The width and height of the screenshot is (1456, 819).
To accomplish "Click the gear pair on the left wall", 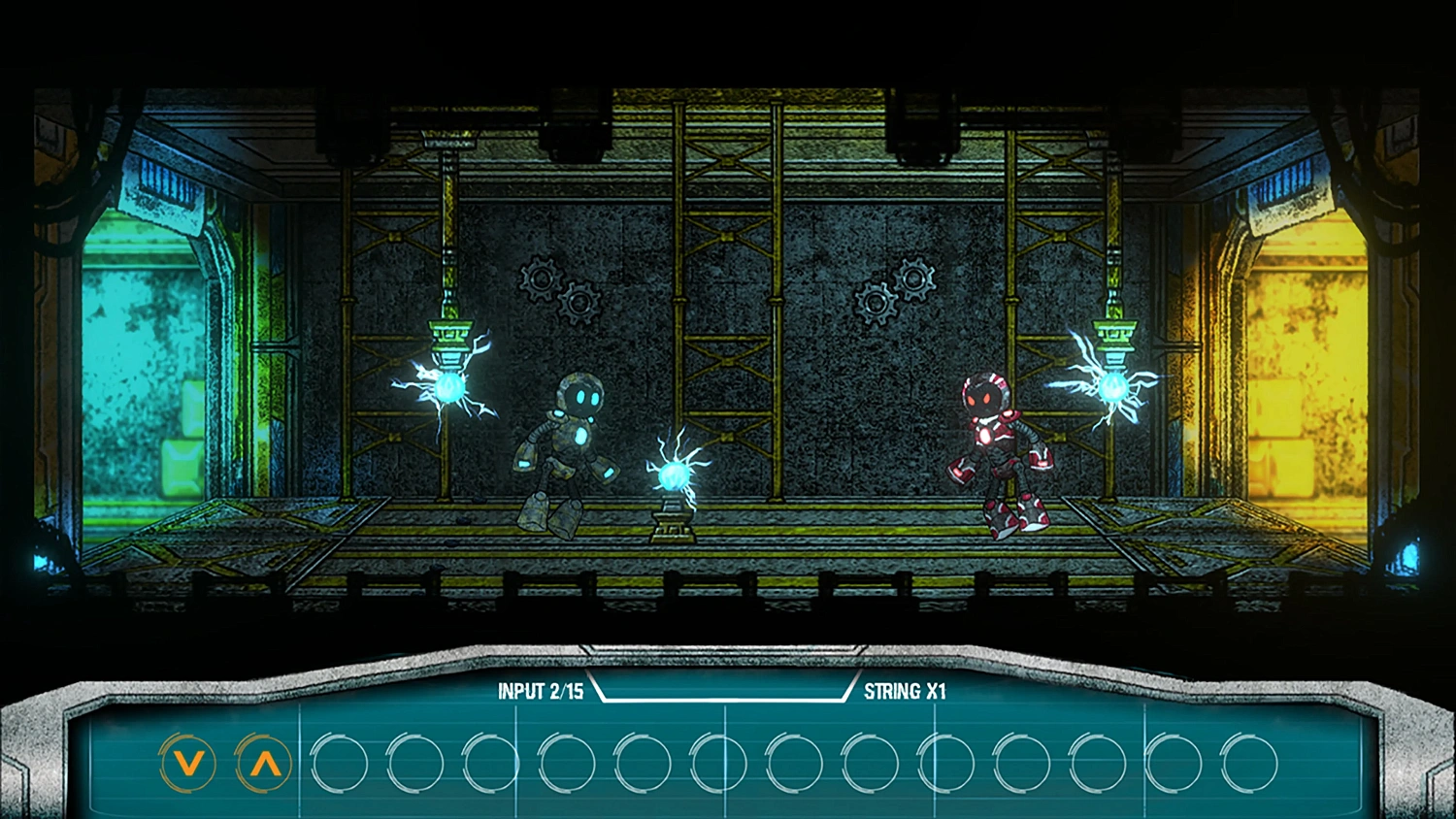I will tap(559, 290).
